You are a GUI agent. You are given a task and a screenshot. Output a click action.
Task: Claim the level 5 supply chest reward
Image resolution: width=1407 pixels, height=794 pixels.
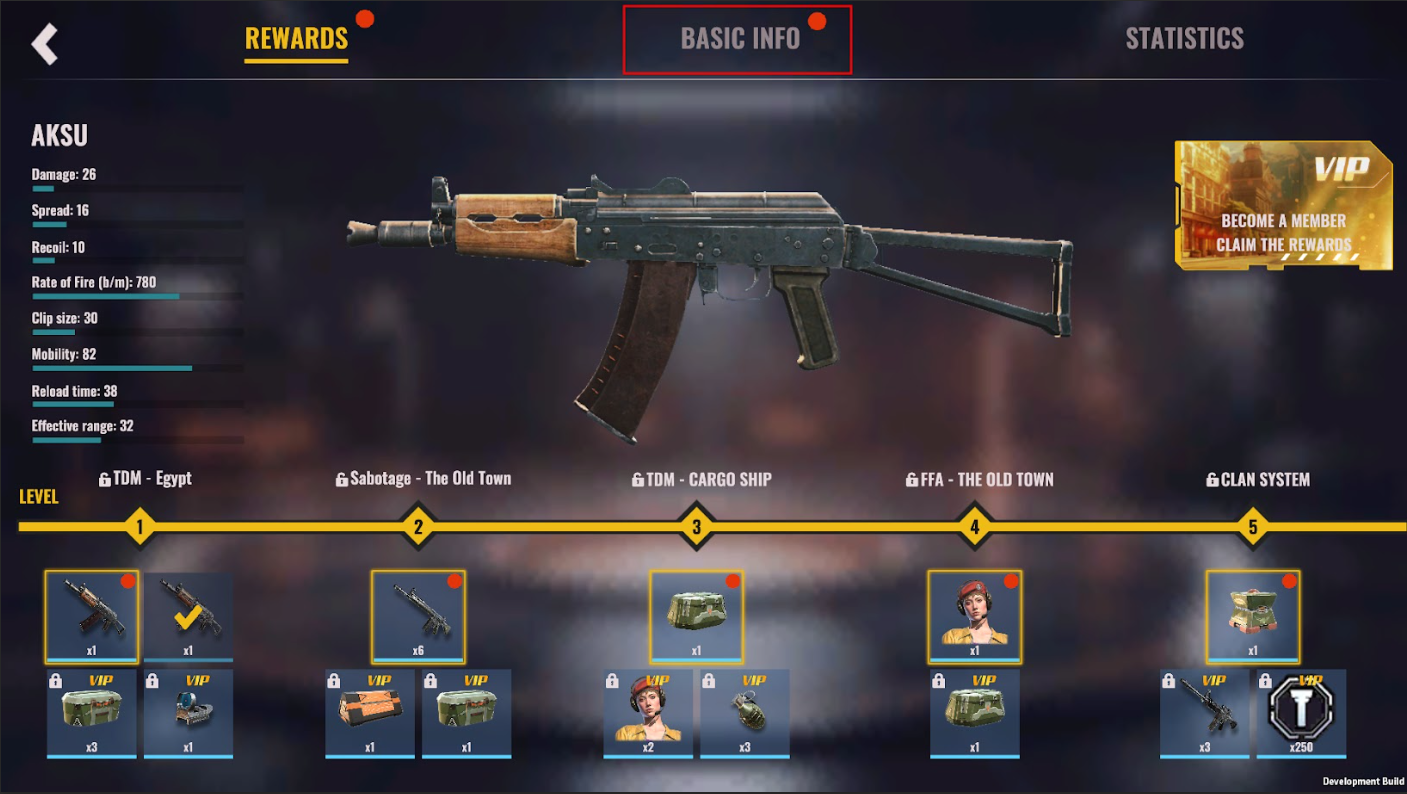pyautogui.click(x=1252, y=617)
